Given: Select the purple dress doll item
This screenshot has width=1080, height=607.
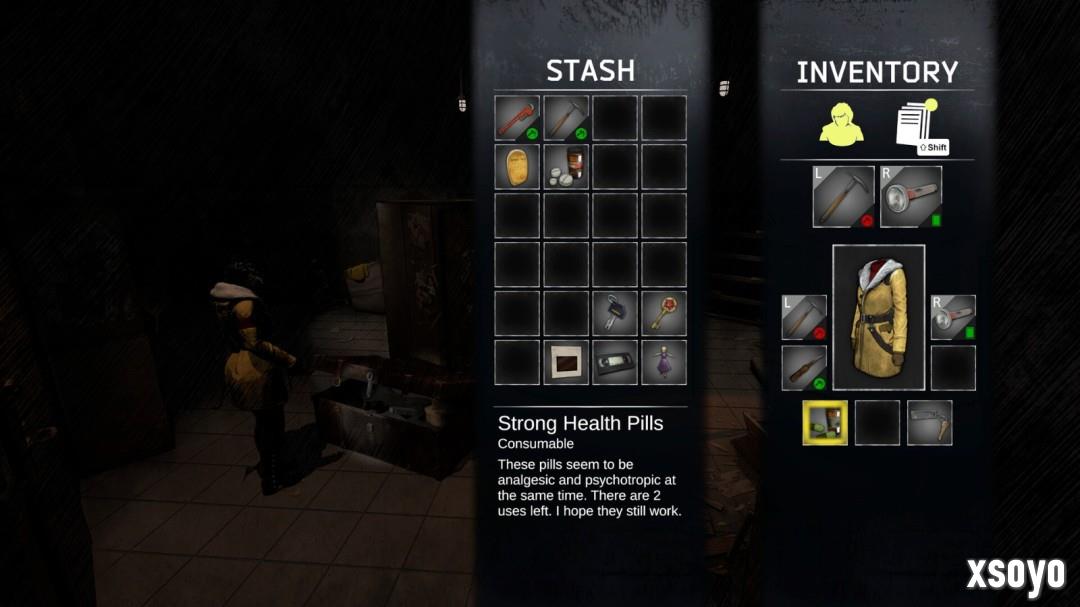Looking at the screenshot, I should click(x=664, y=362).
